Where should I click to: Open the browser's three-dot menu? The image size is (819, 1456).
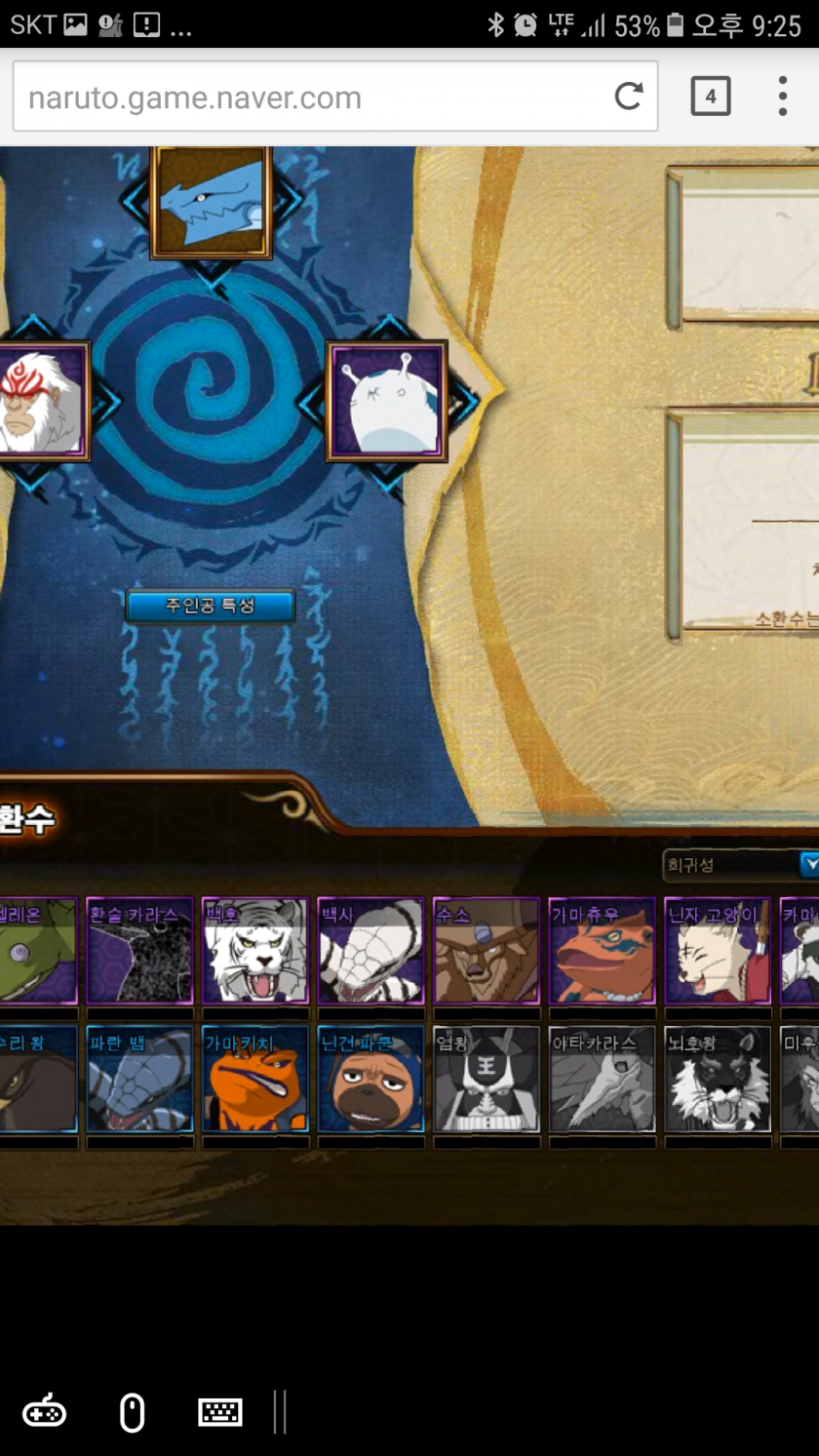click(782, 96)
